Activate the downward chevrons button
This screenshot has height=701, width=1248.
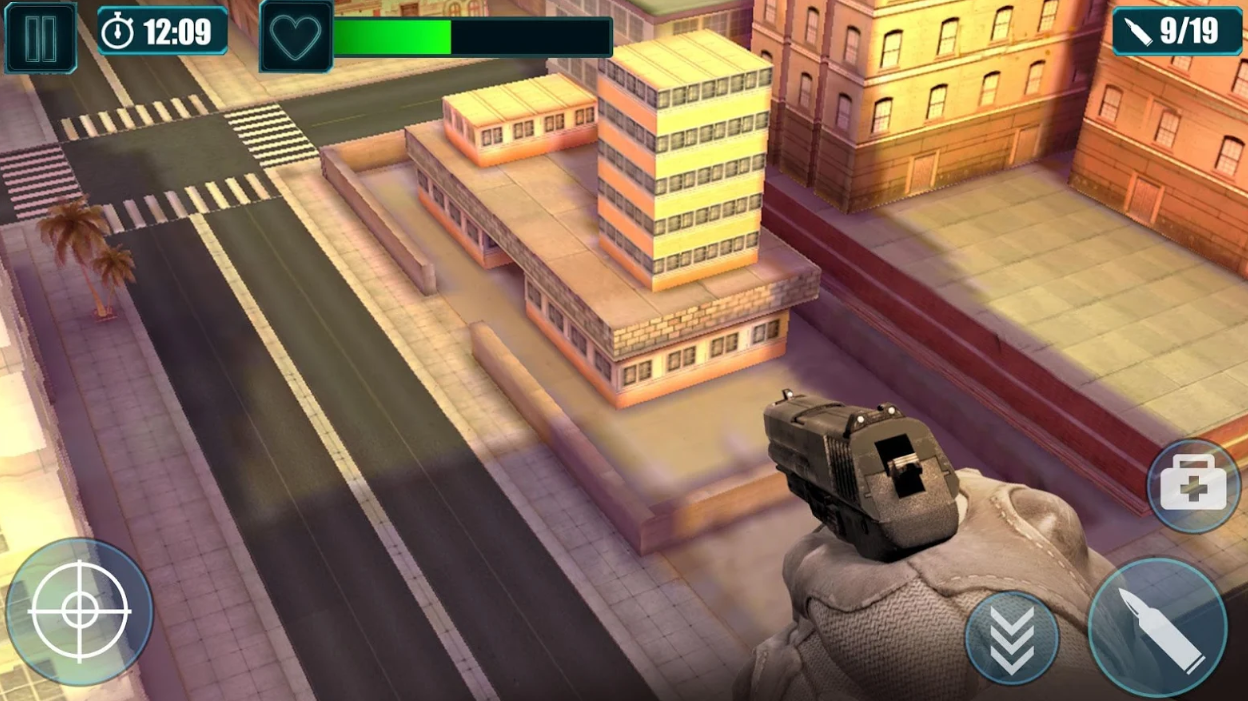[1012, 639]
